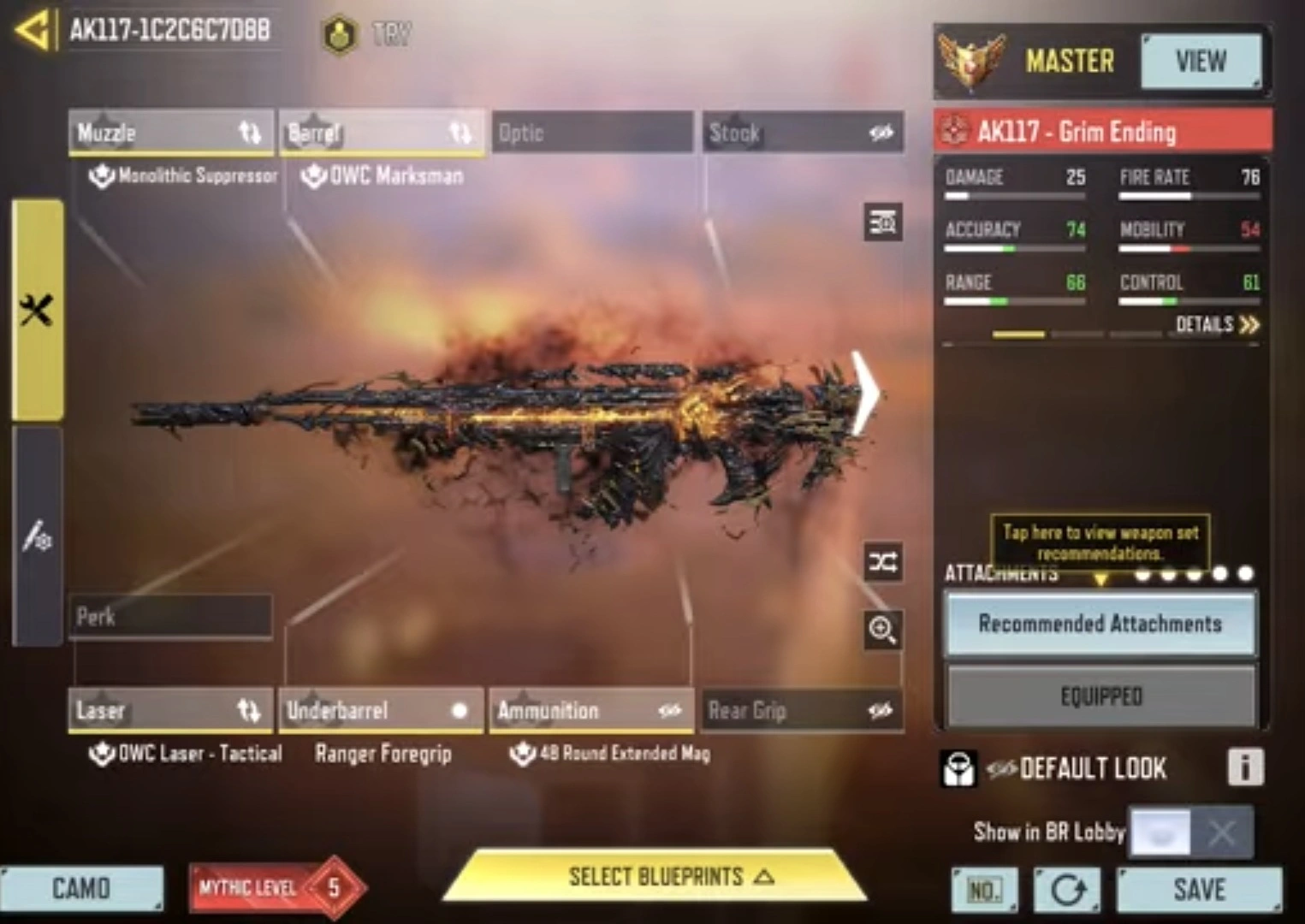Open Select Blueprints panel
1305x924 pixels.
[656, 877]
